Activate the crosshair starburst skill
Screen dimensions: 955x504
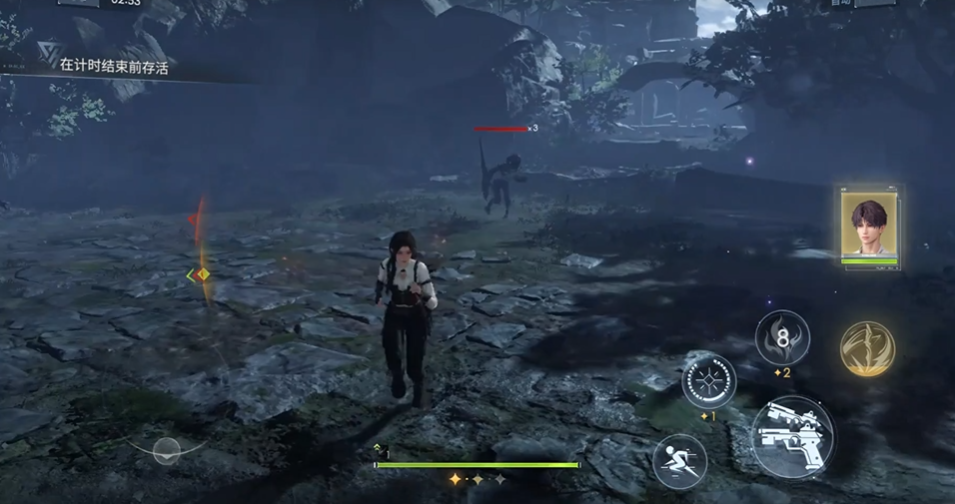(x=708, y=381)
